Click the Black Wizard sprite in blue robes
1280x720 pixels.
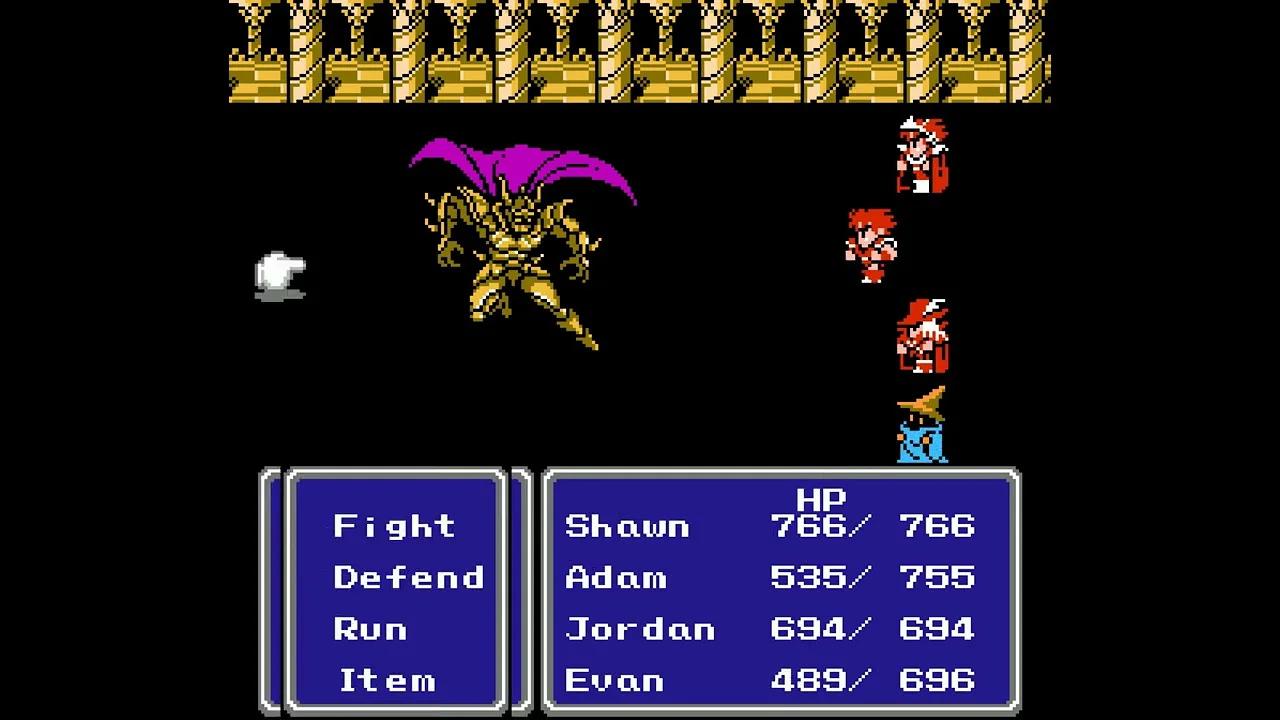click(x=918, y=430)
